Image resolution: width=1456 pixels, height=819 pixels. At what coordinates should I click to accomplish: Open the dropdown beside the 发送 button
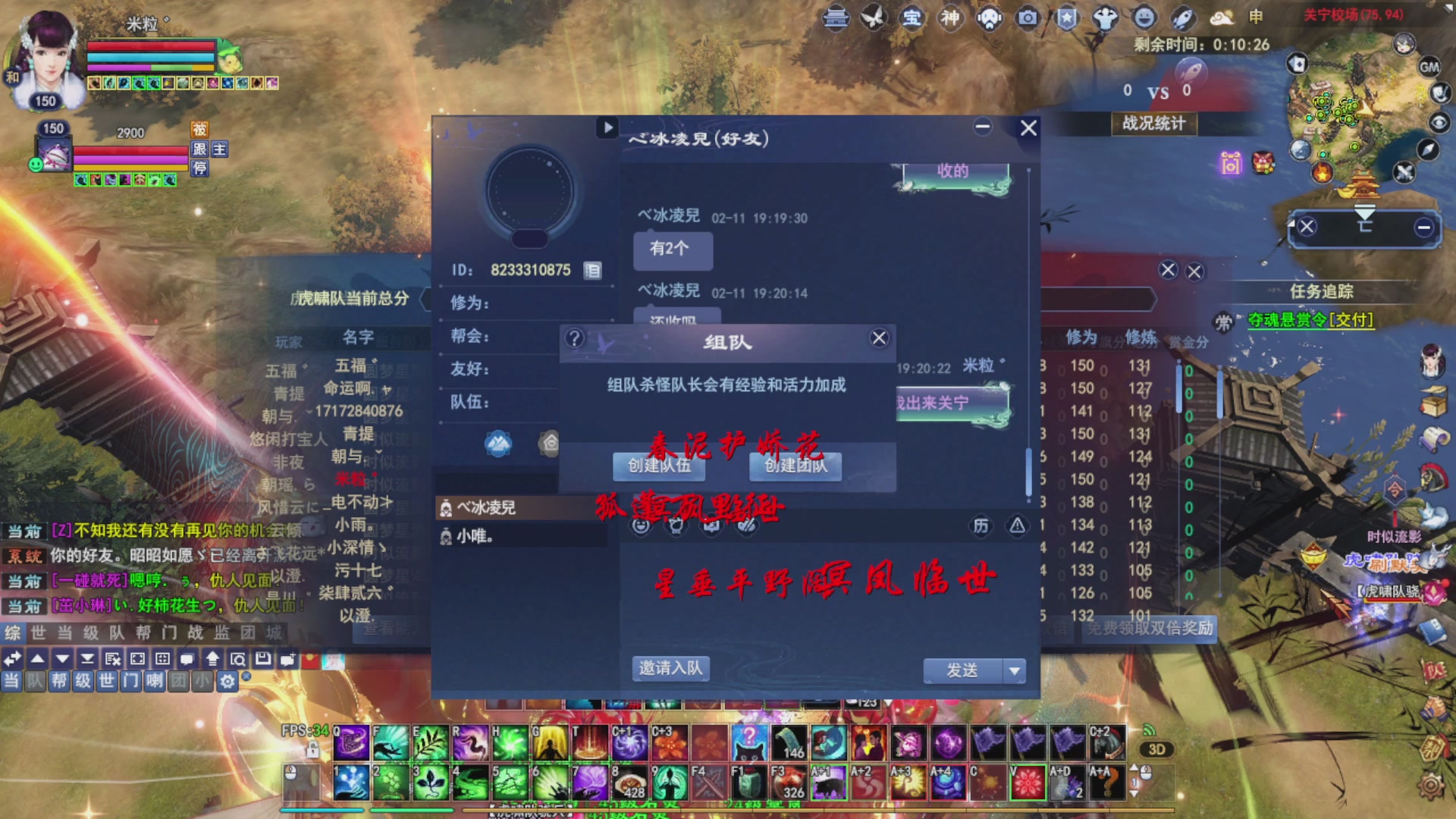1014,671
